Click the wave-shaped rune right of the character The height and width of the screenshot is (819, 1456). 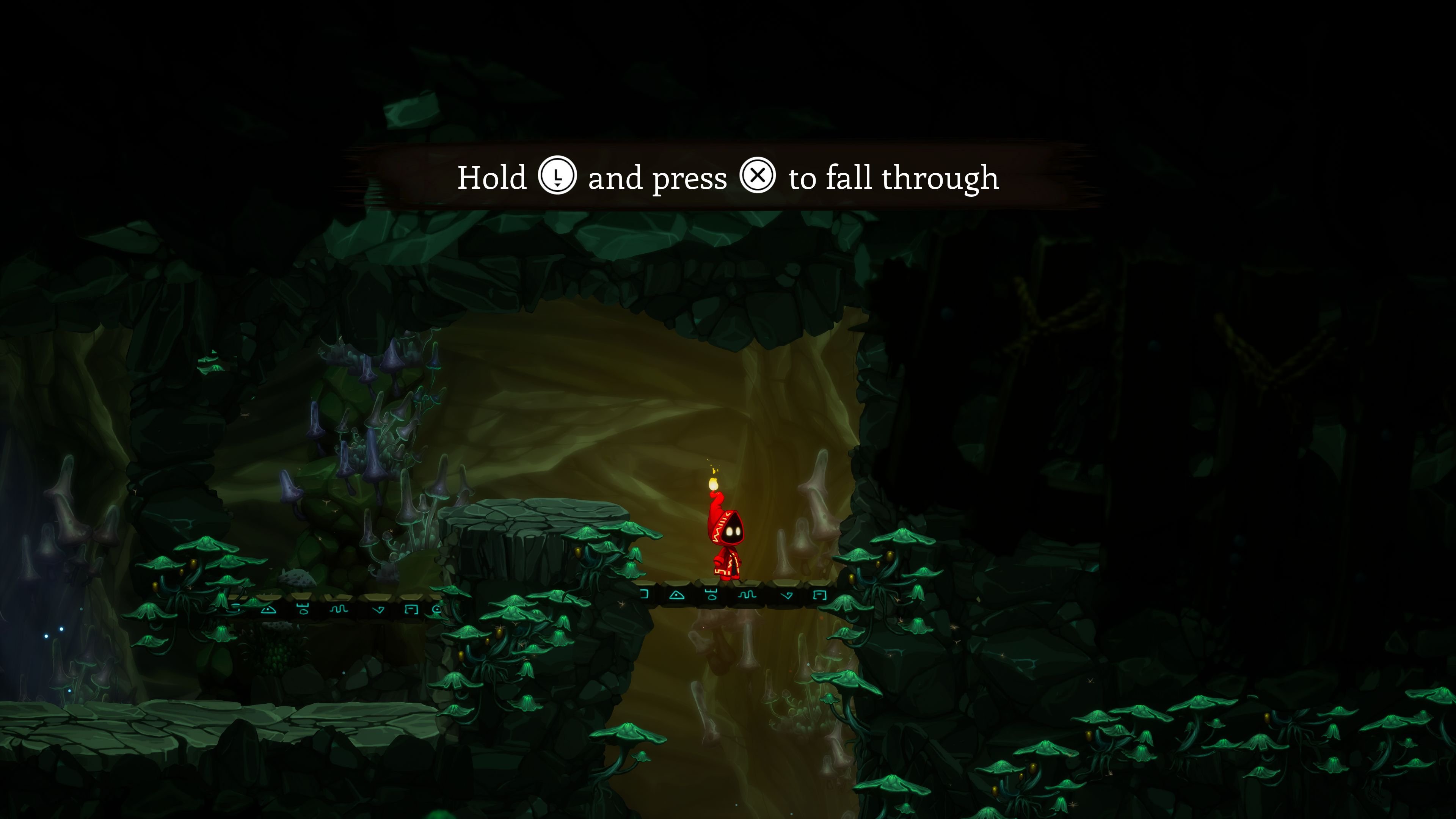(747, 595)
